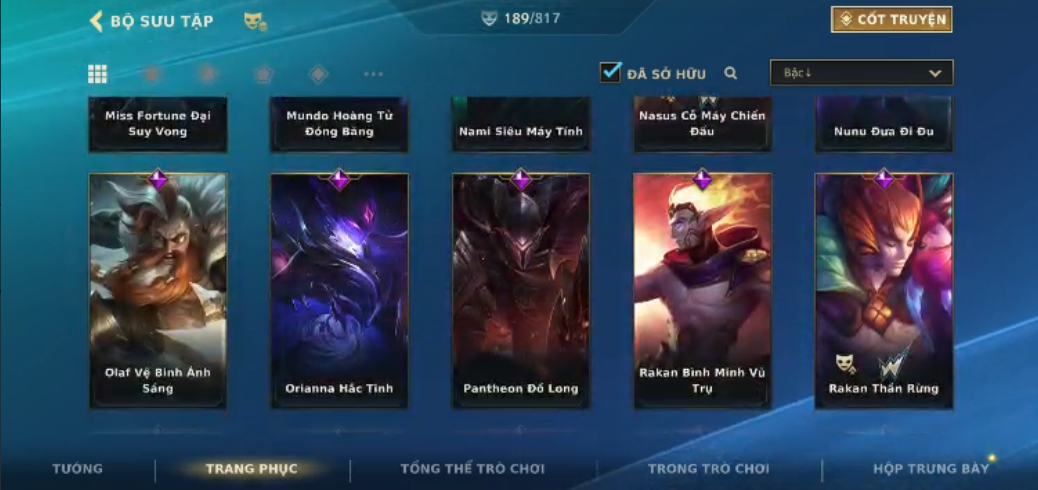Image resolution: width=1038 pixels, height=490 pixels.
Task: Open the three-dots more filters
Action: [373, 74]
